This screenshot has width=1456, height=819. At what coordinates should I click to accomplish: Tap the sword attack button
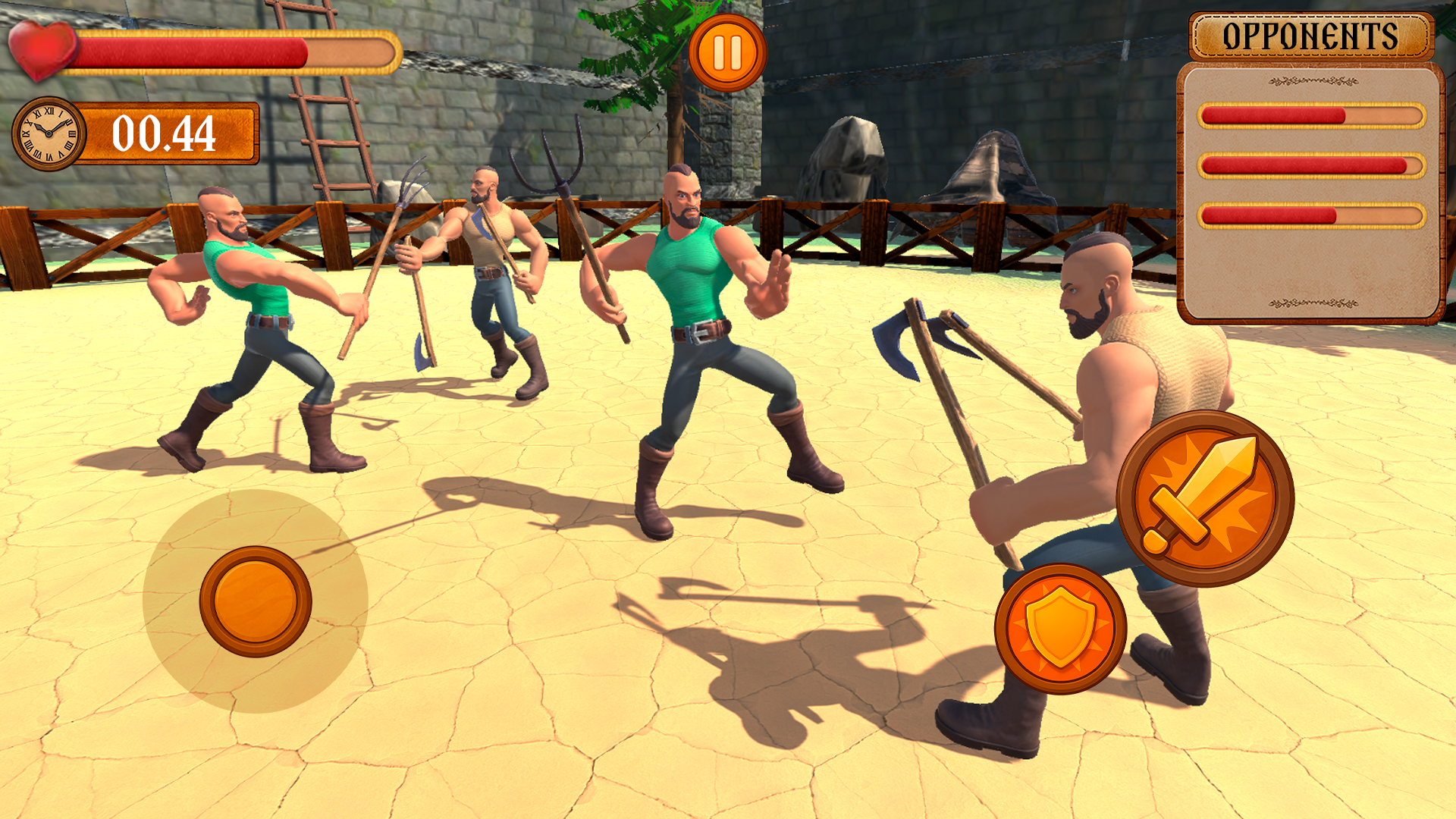[1205, 498]
